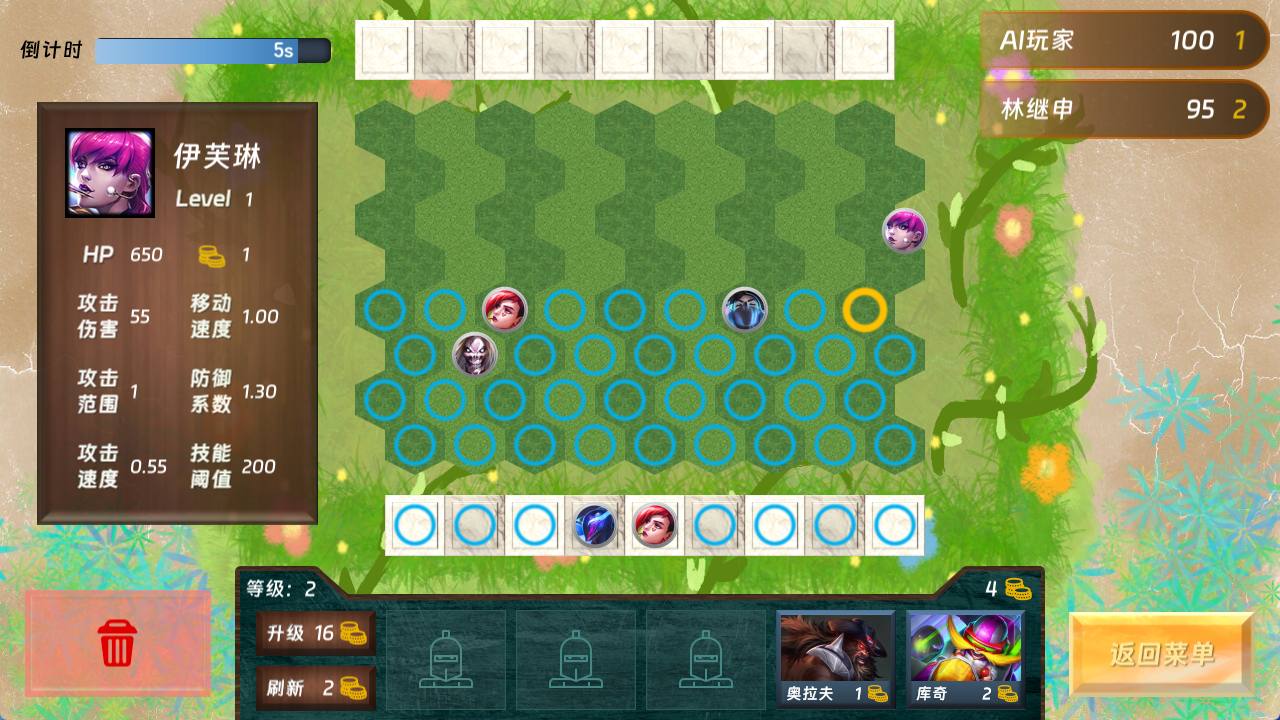Select the pink-haired 伊芙琳 unit on board
Screen dimensions: 1280x720
(x=904, y=230)
